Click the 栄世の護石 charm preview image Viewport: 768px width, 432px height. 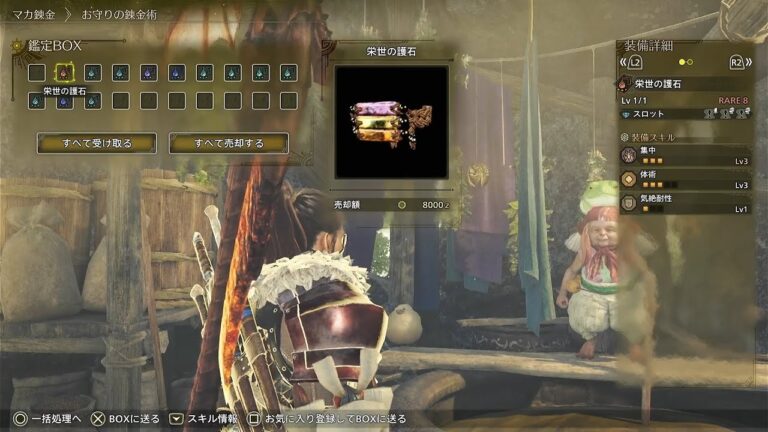coord(391,121)
